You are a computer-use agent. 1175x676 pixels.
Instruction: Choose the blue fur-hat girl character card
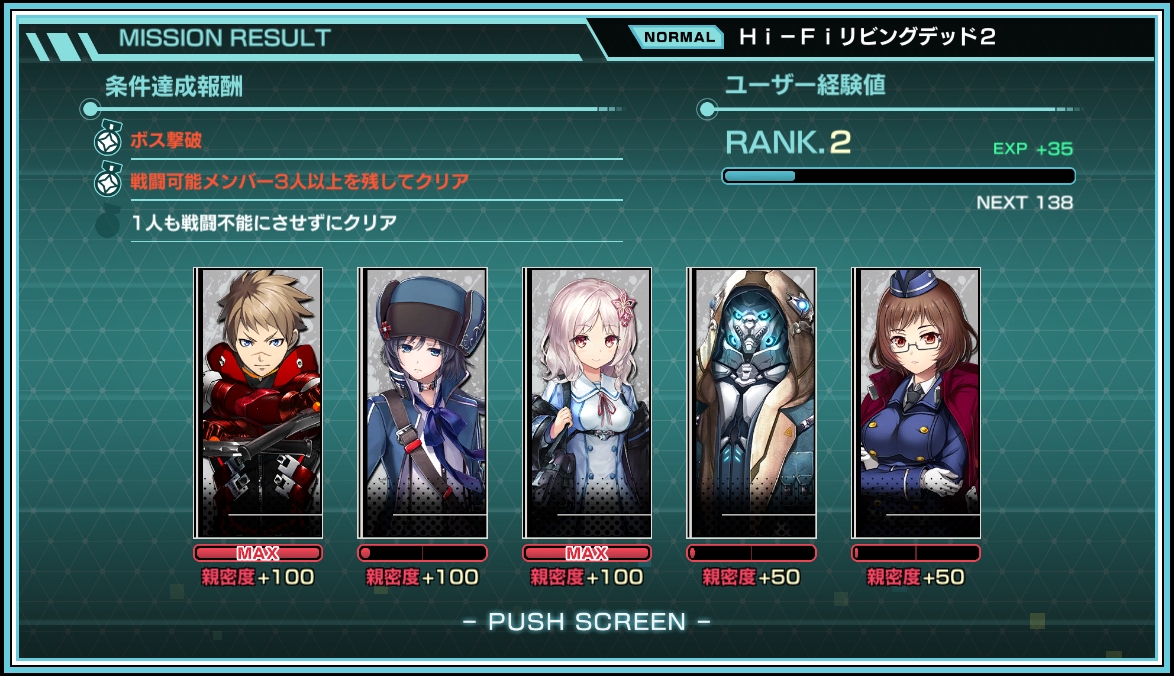click(x=423, y=403)
